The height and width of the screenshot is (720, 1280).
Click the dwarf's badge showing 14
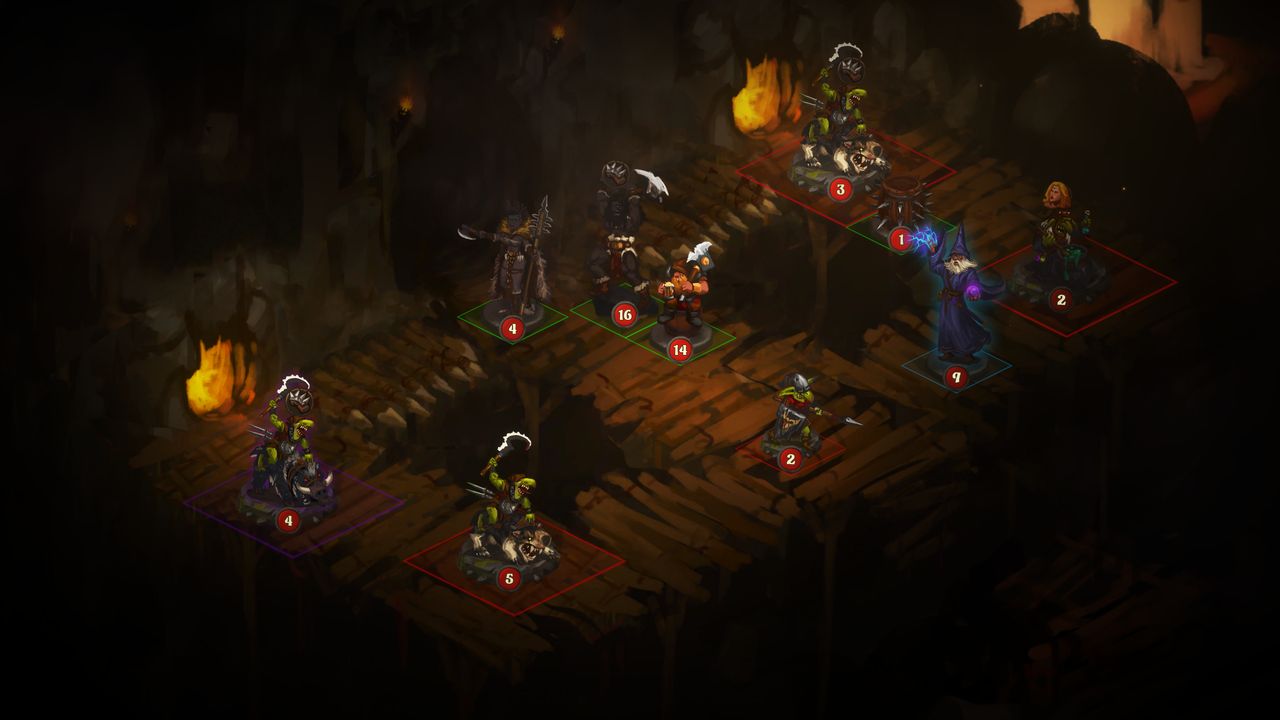click(679, 350)
